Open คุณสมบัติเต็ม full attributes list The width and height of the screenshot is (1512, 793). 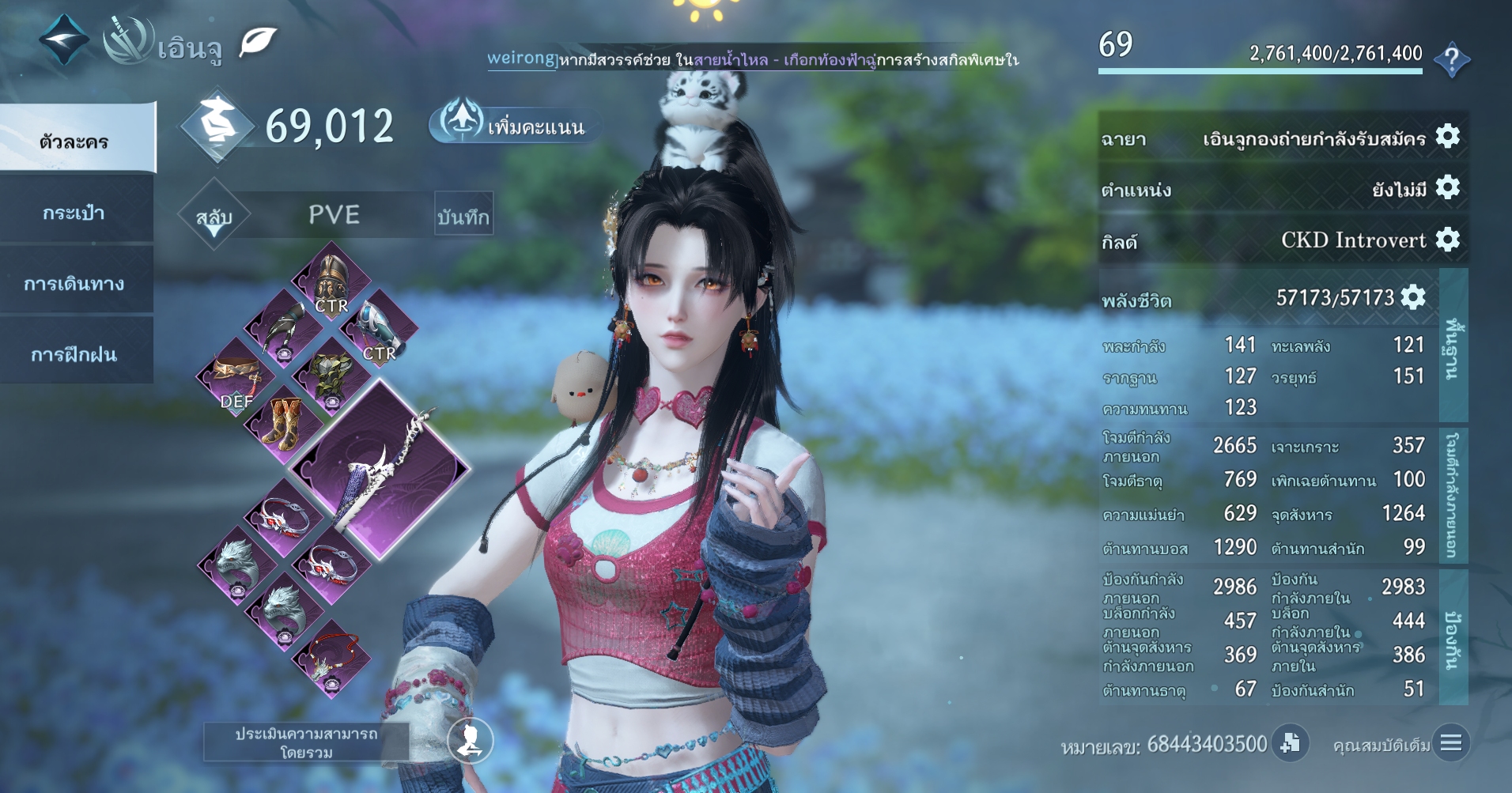point(1450,743)
